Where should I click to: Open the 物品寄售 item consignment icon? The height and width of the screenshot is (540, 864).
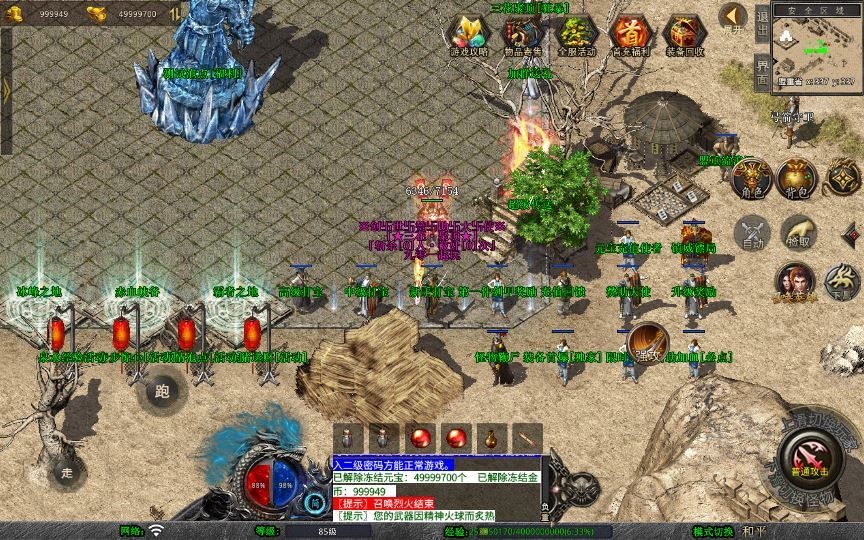[x=523, y=33]
